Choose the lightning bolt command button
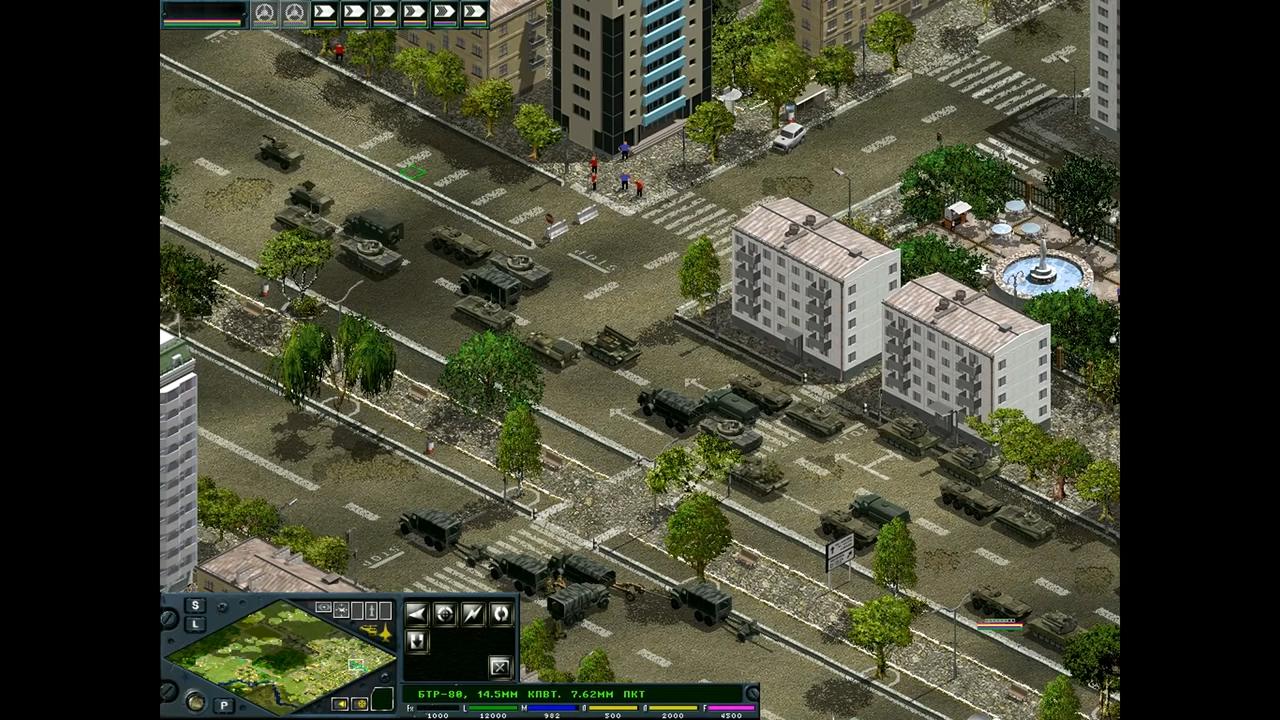Screen dimensions: 1280x720 473,614
